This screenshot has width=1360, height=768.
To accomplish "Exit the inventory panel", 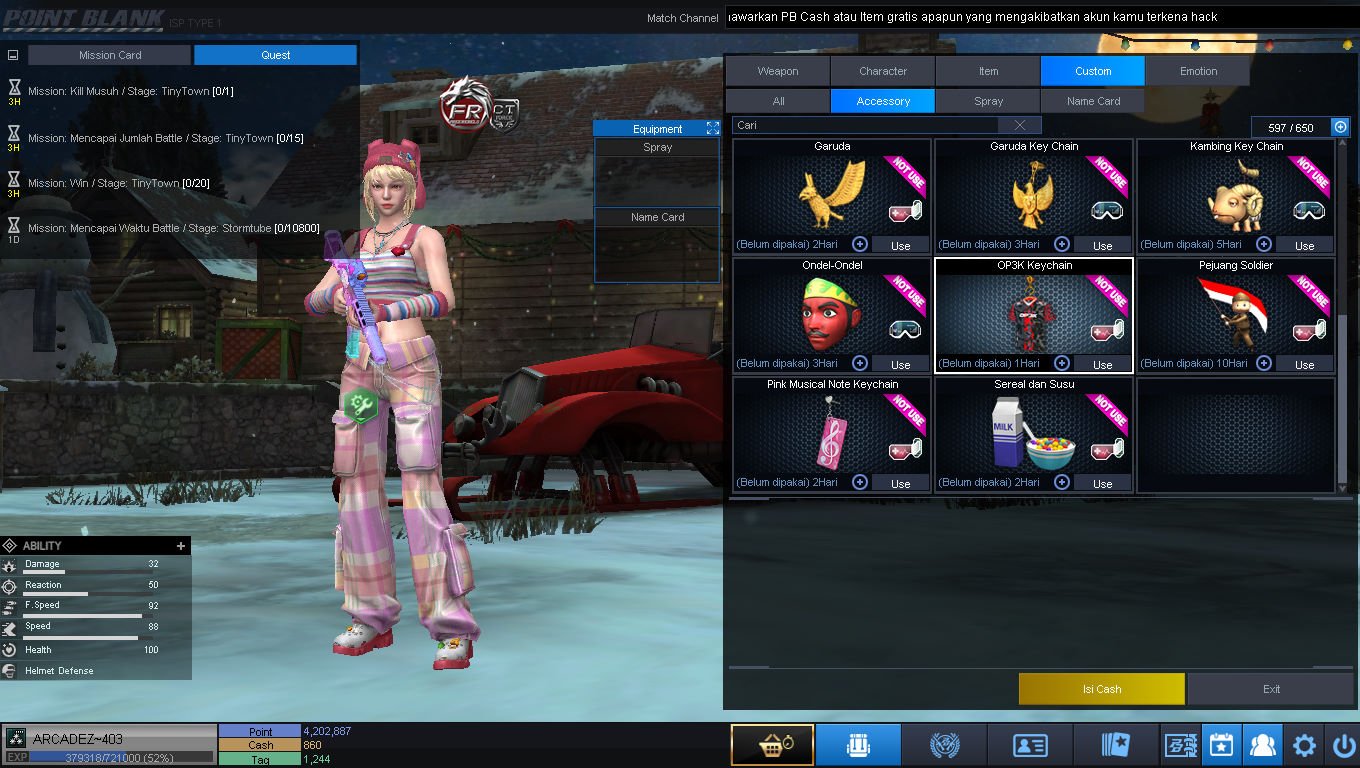I will pyautogui.click(x=1271, y=689).
